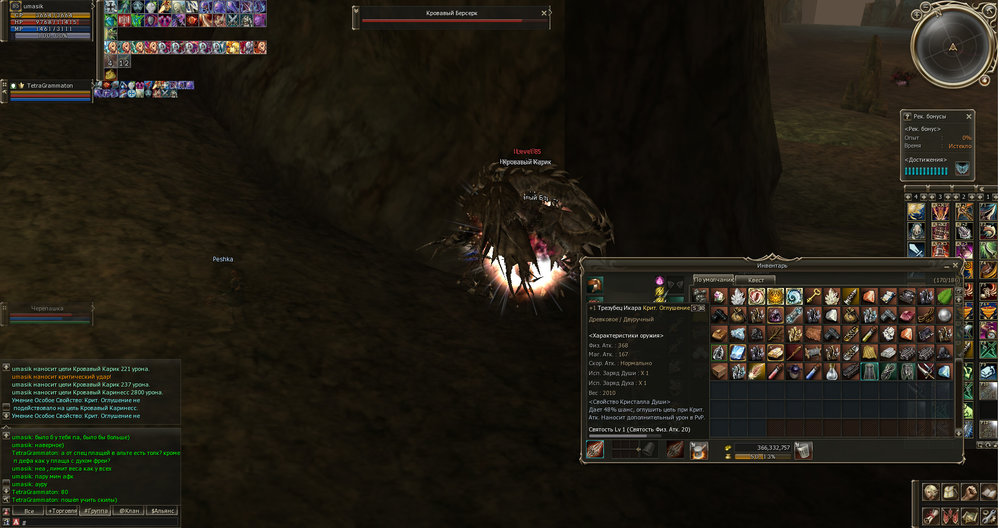Select the $Альянс chat tab
The width and height of the screenshot is (1000, 528).
162,510
